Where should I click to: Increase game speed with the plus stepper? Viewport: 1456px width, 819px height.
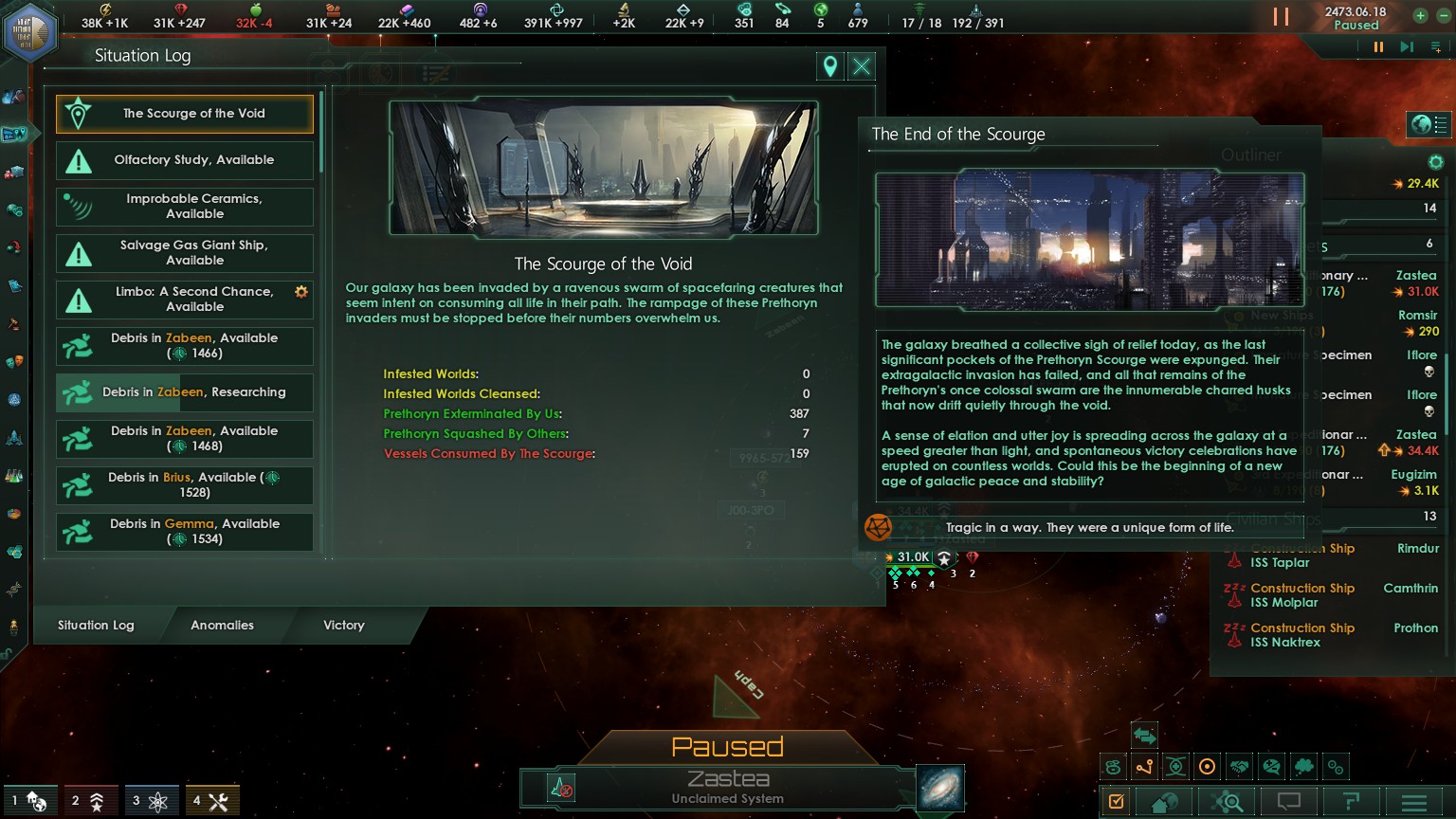tap(1421, 15)
